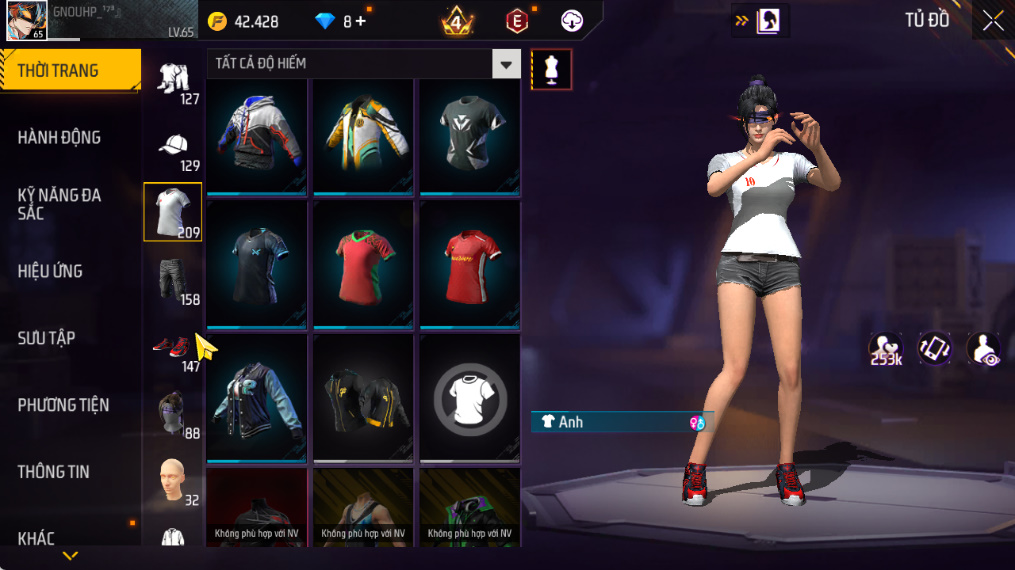Viewport: 1015px width, 570px height.
Task: Open the Phương Tiện tab
Action: pos(63,405)
